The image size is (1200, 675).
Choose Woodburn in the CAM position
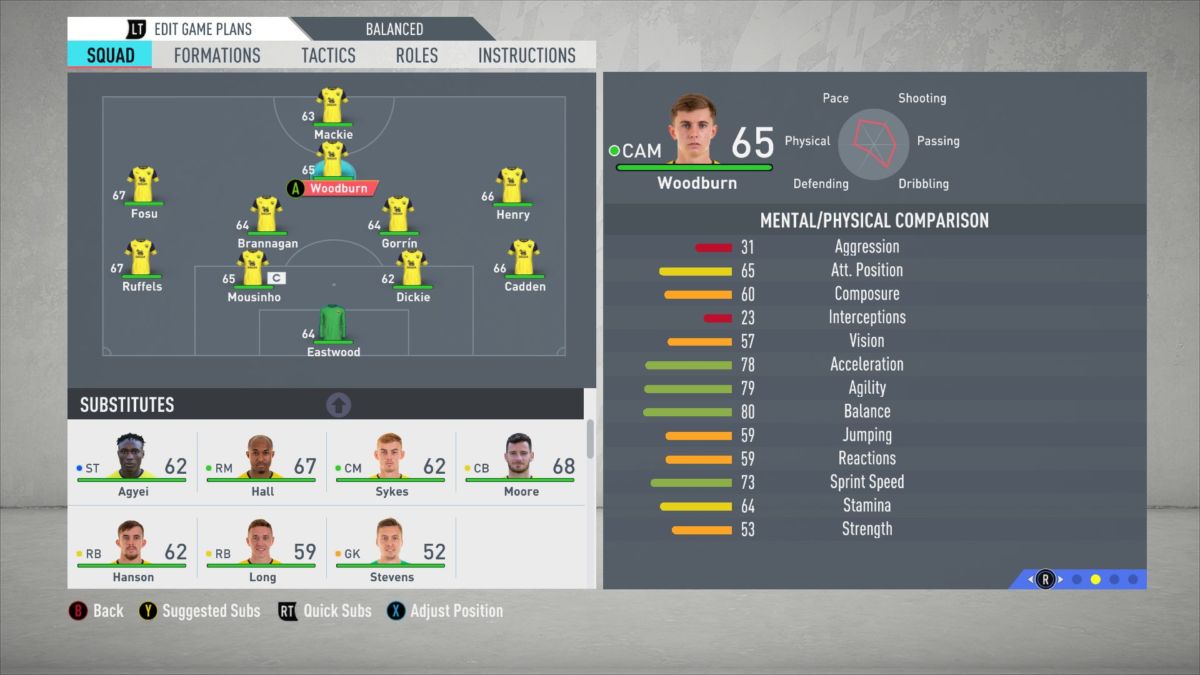(331, 165)
